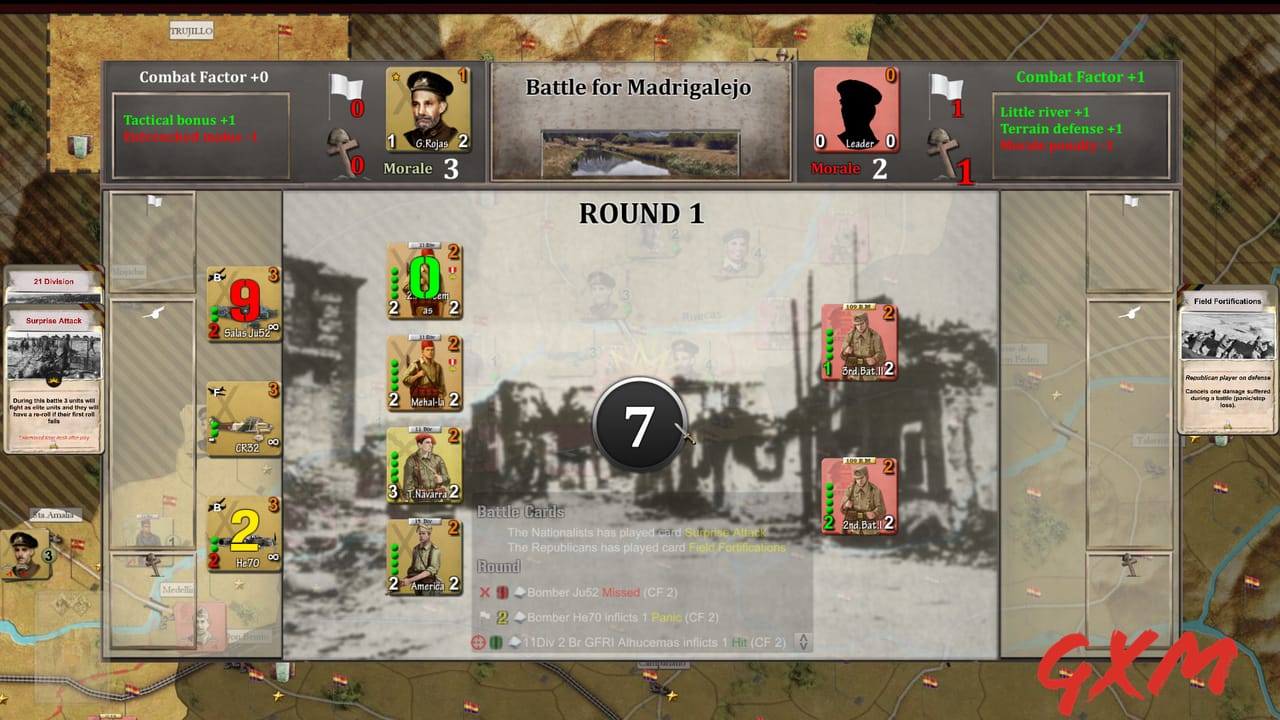This screenshot has height=720, width=1280.
Task: Expand the 21 Division card beneath Surprise Attack
Action: [52, 283]
